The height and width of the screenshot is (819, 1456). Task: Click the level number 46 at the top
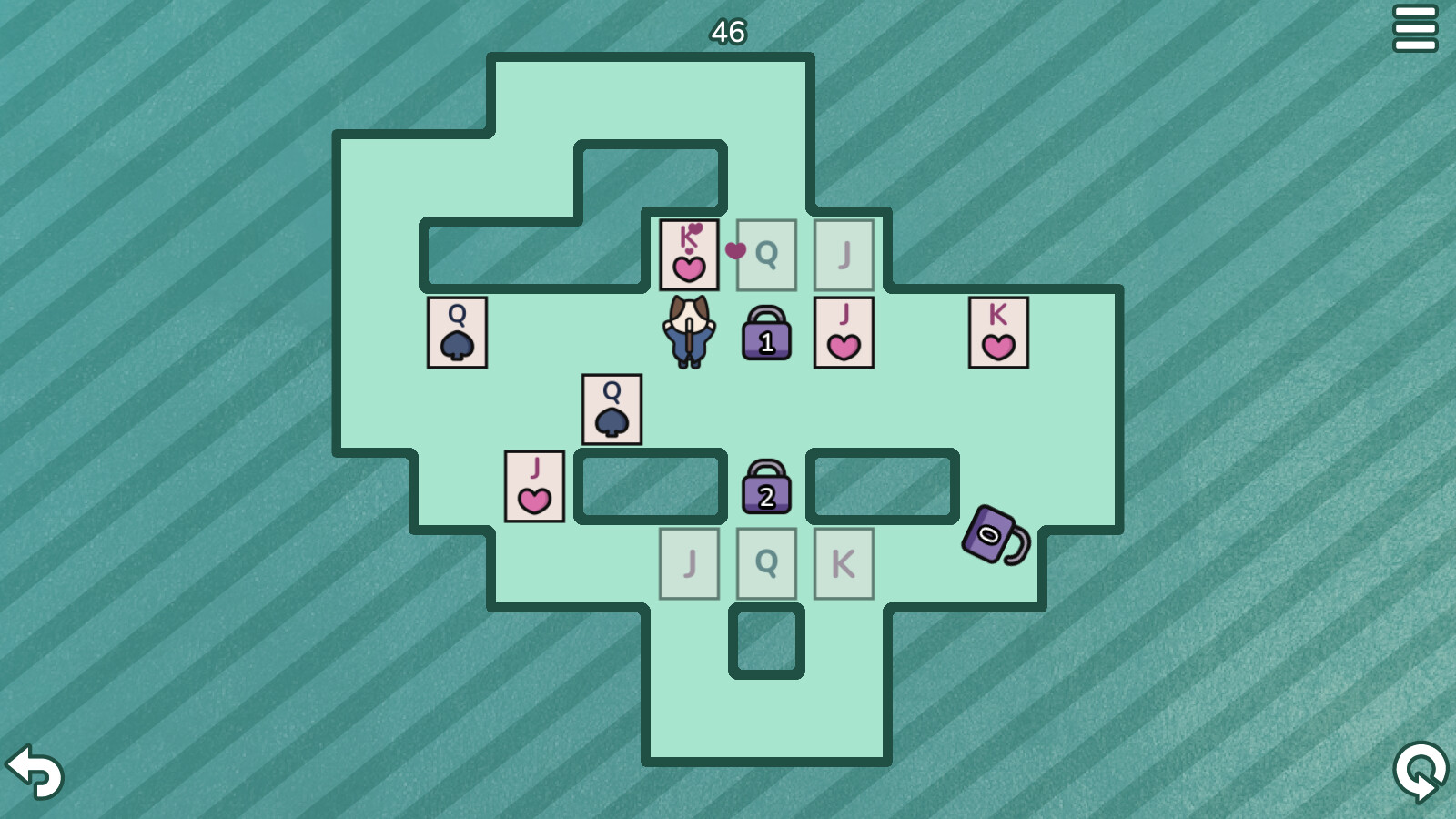pos(727,32)
